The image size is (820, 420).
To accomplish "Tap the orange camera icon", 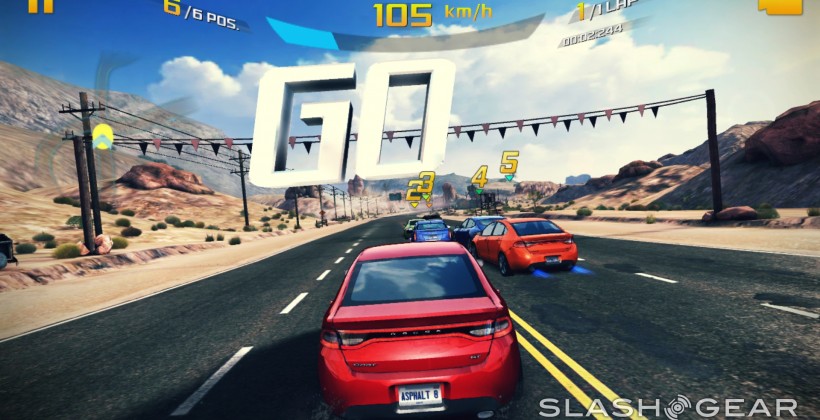I will [x=781, y=5].
